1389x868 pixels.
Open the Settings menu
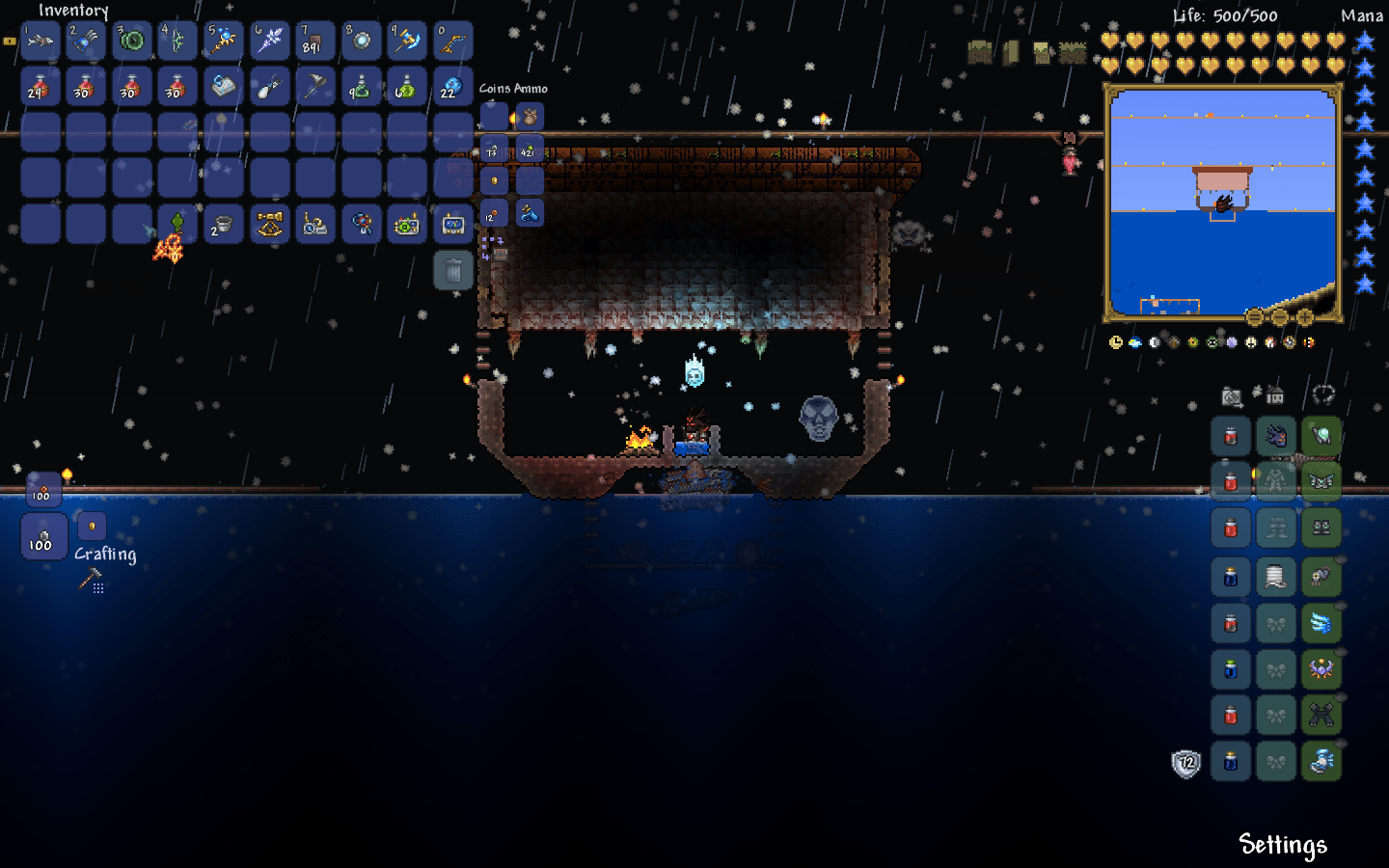1283,845
